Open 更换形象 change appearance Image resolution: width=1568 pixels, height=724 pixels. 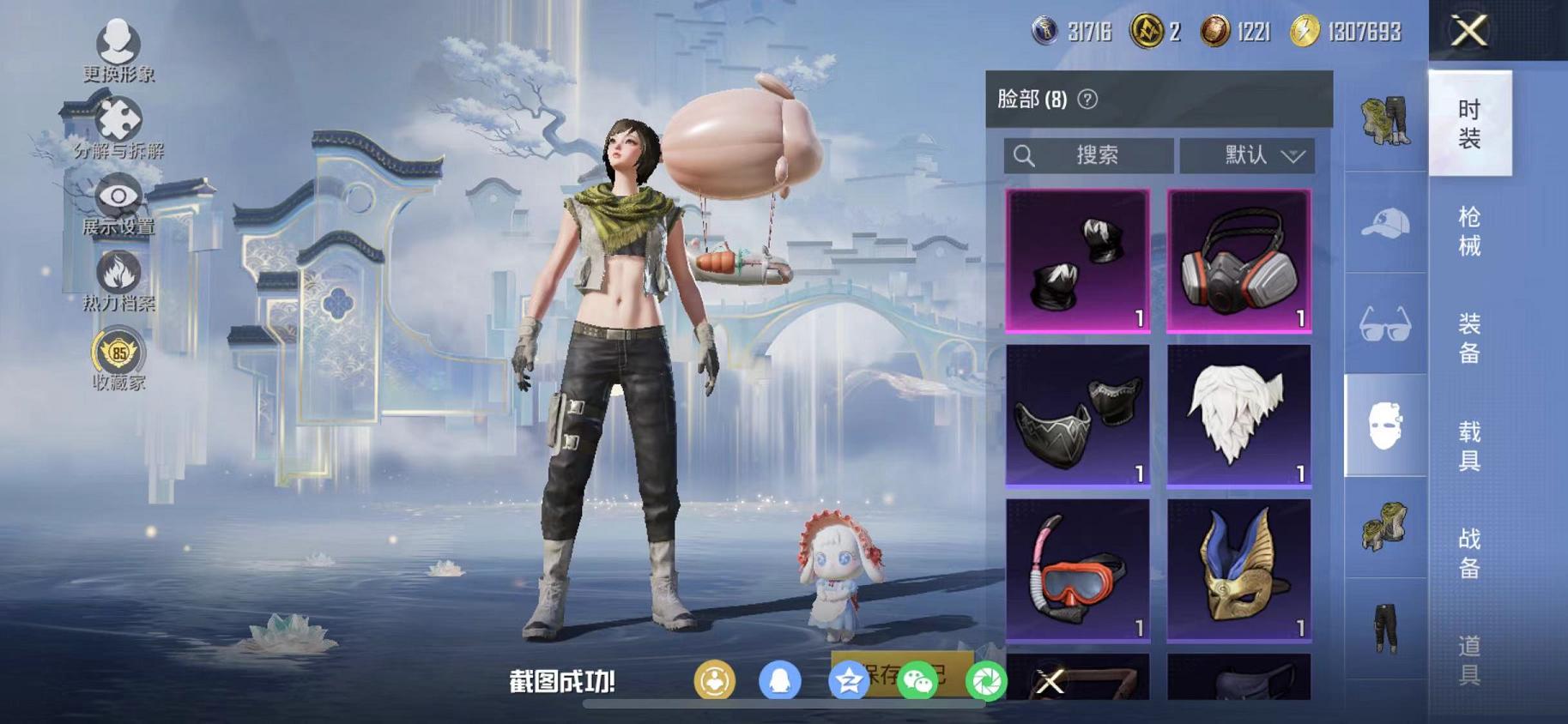pyautogui.click(x=118, y=51)
